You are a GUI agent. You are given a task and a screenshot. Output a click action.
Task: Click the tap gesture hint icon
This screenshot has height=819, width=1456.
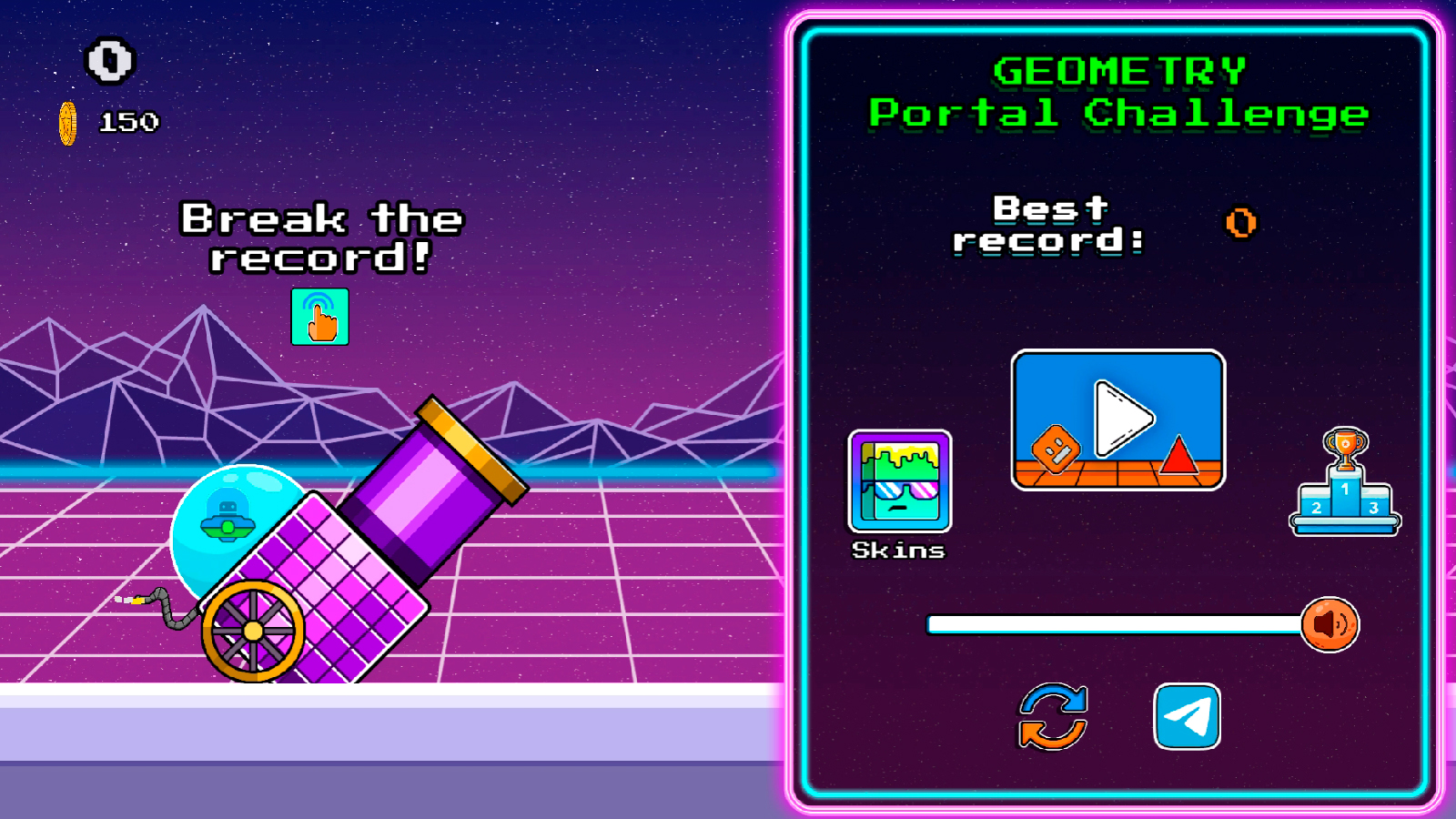click(x=319, y=318)
